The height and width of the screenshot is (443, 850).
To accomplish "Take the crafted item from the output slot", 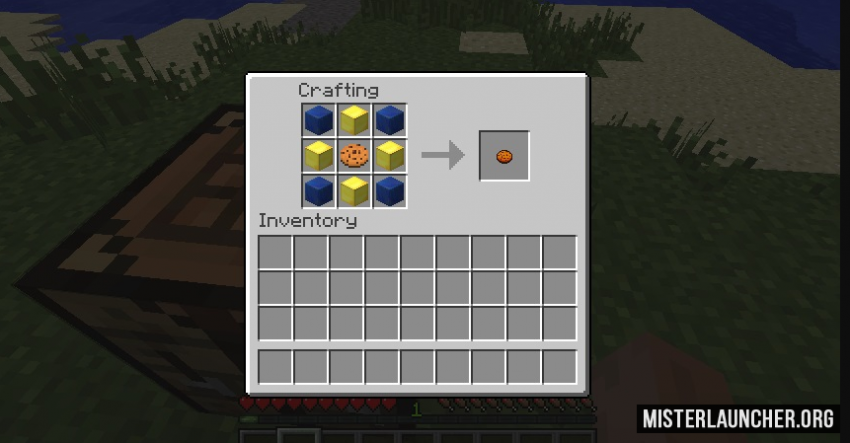I will click(x=504, y=156).
